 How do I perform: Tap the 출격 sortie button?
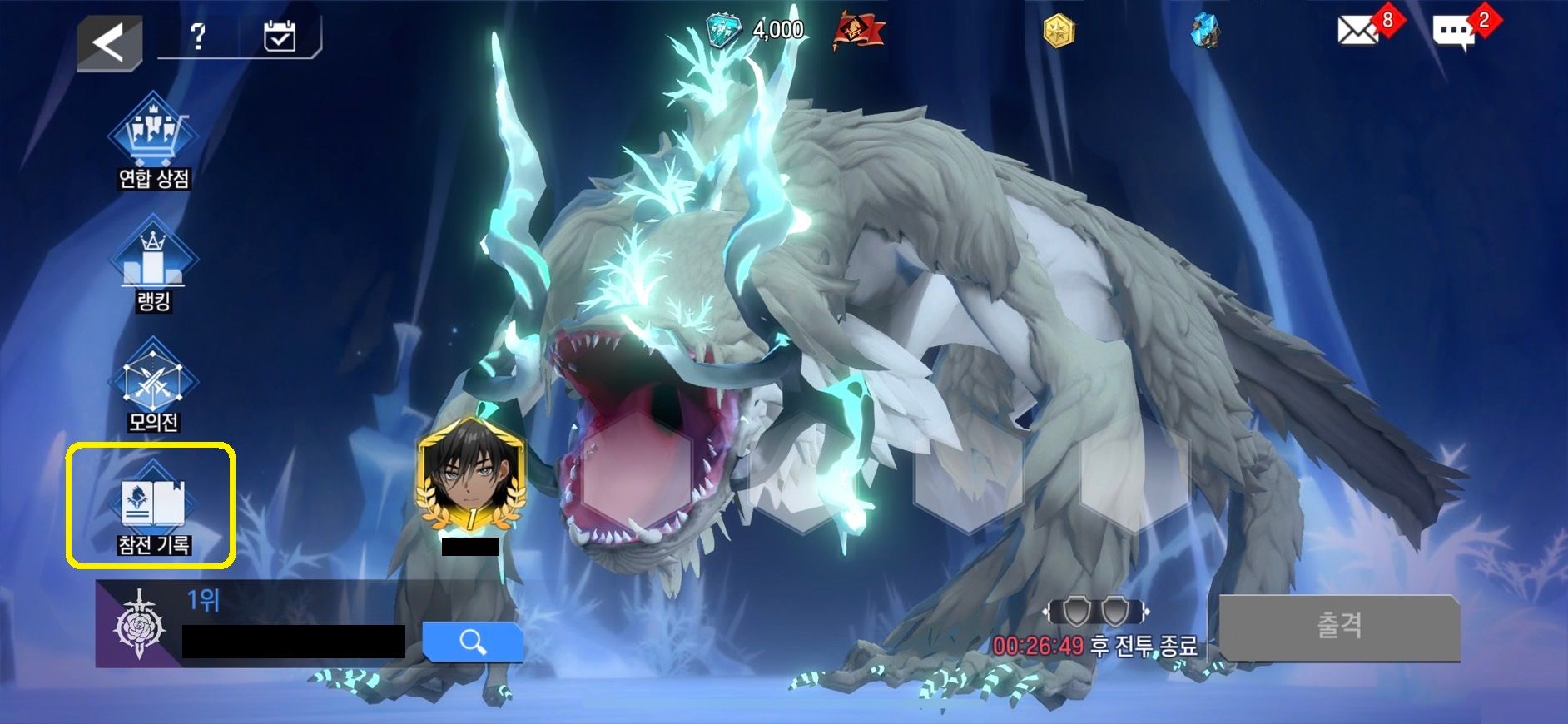point(1338,627)
